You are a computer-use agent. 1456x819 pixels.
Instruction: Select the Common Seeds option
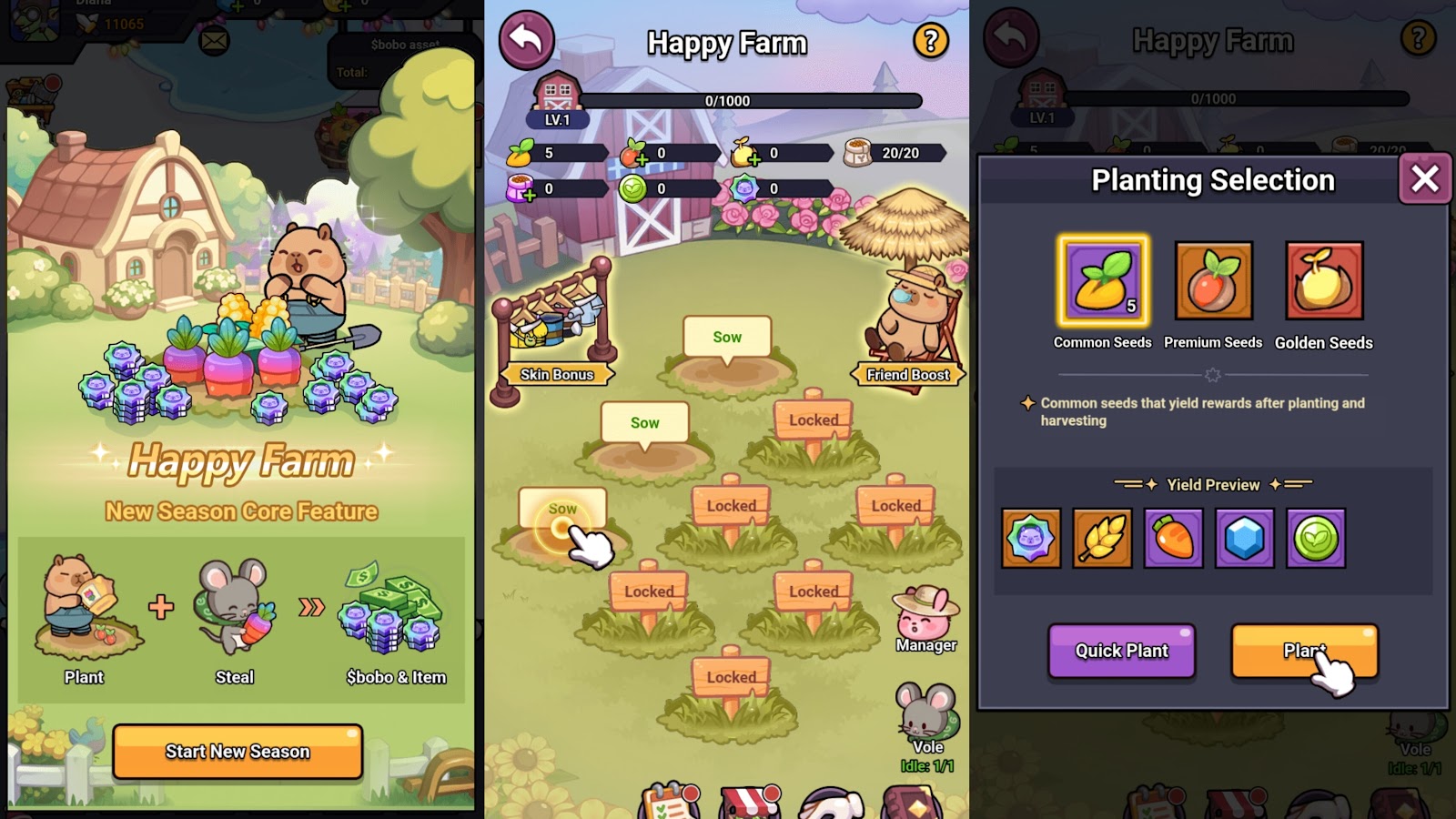pyautogui.click(x=1103, y=281)
